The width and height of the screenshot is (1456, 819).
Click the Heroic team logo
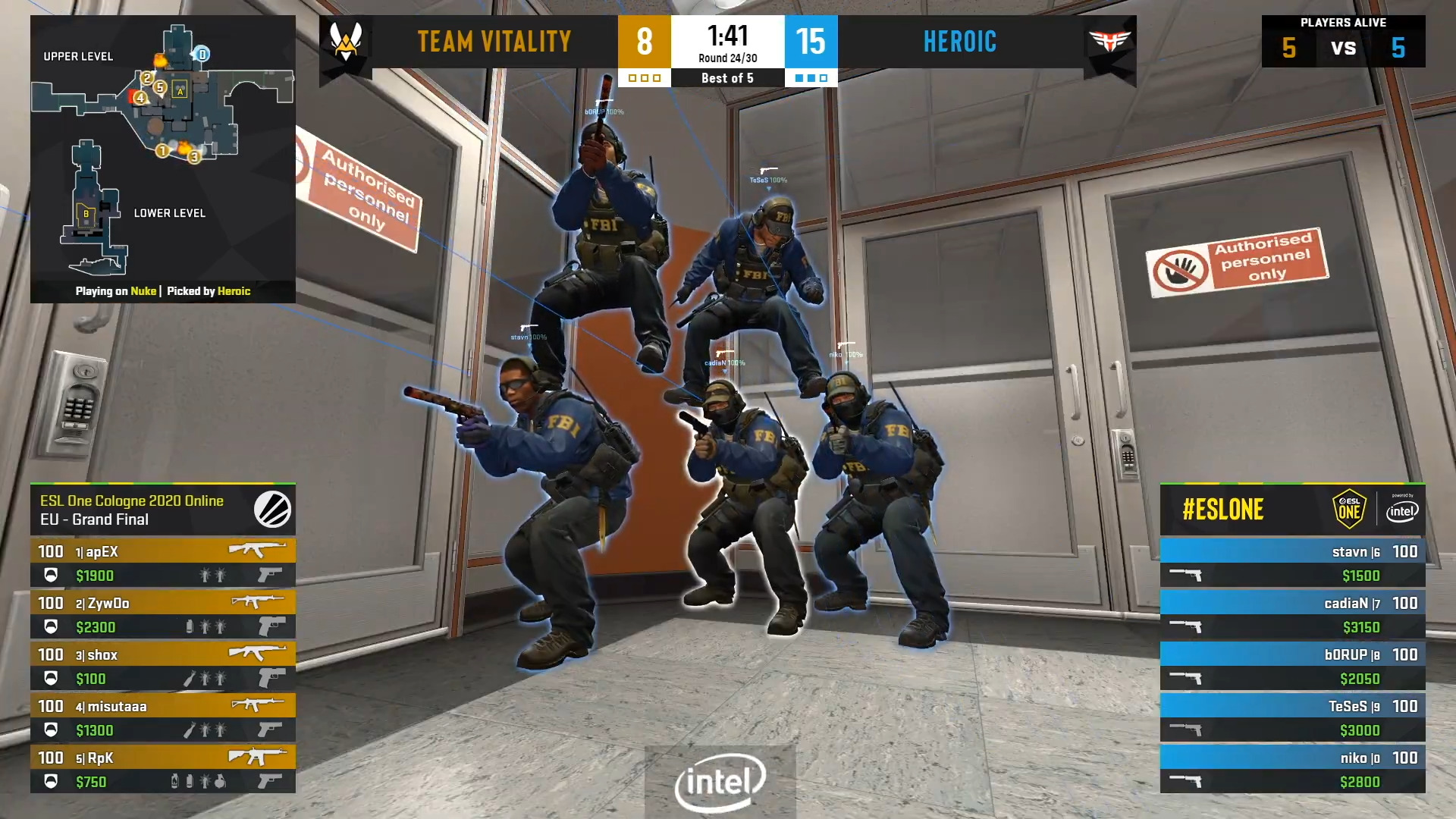[1109, 42]
